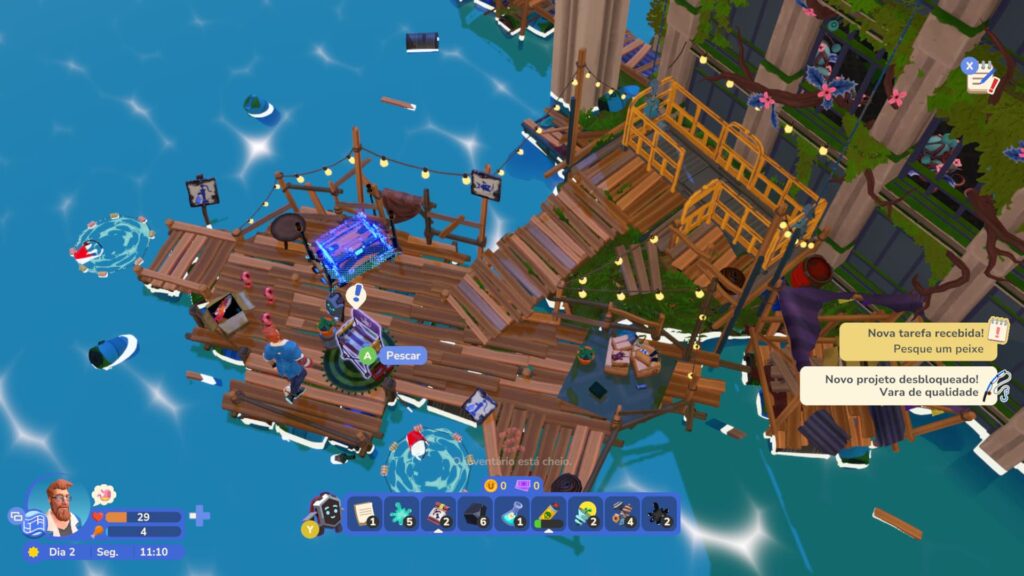The width and height of the screenshot is (1024, 576).
Task: Select the paper note hotbar slot
Action: coord(364,514)
